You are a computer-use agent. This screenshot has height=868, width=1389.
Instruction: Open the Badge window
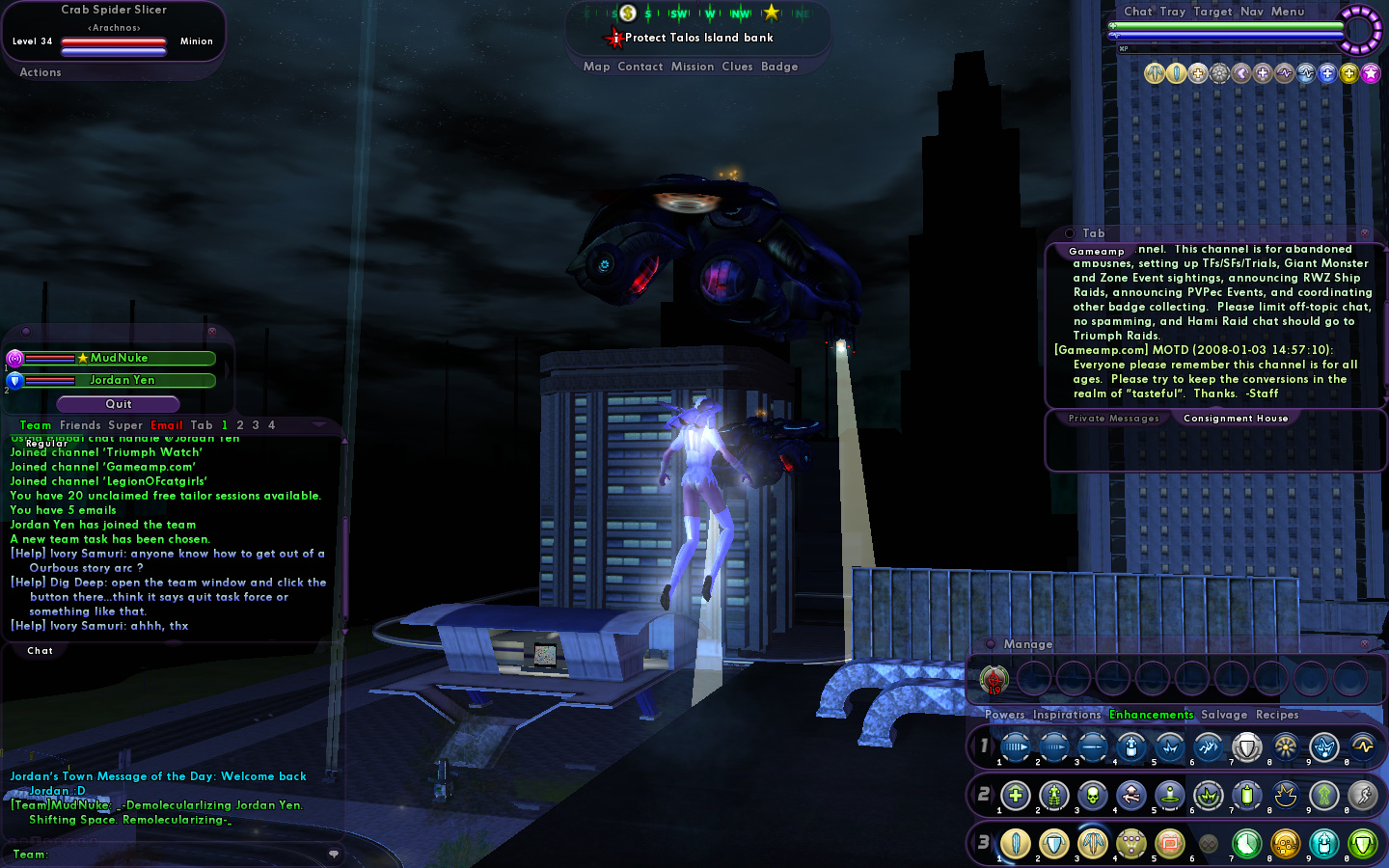tap(779, 67)
